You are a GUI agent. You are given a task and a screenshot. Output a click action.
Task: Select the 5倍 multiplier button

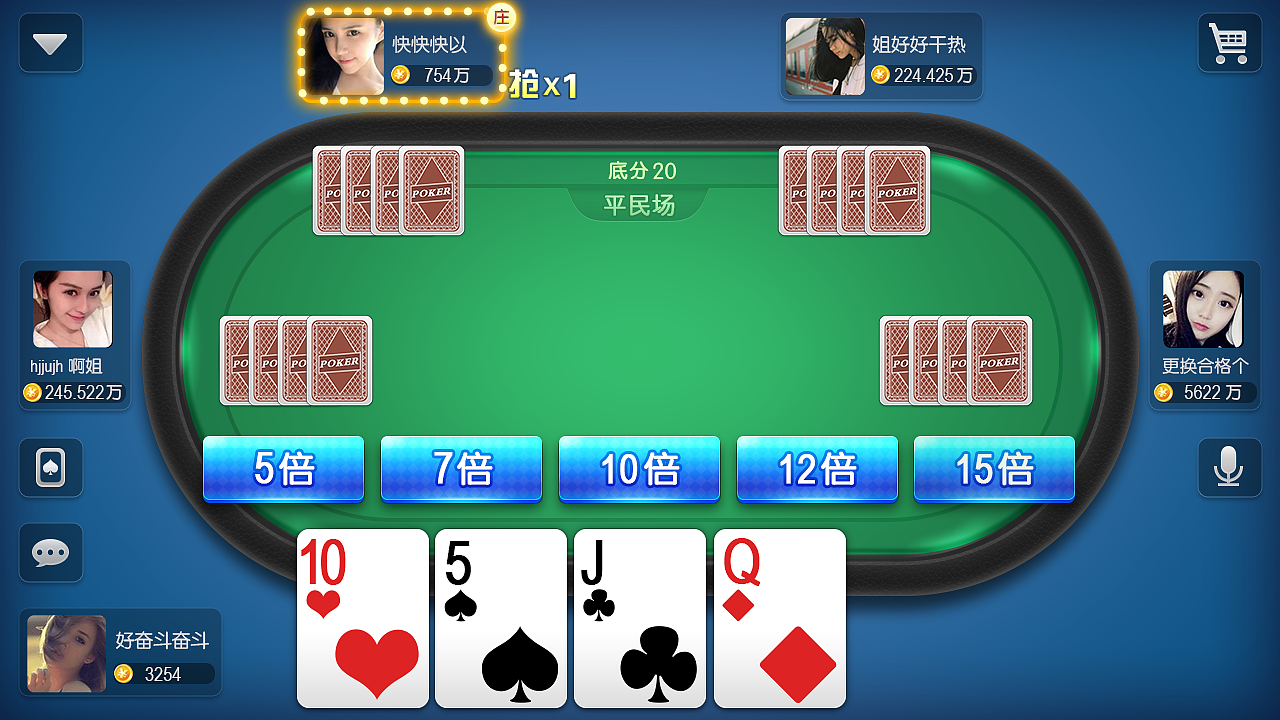pyautogui.click(x=283, y=468)
